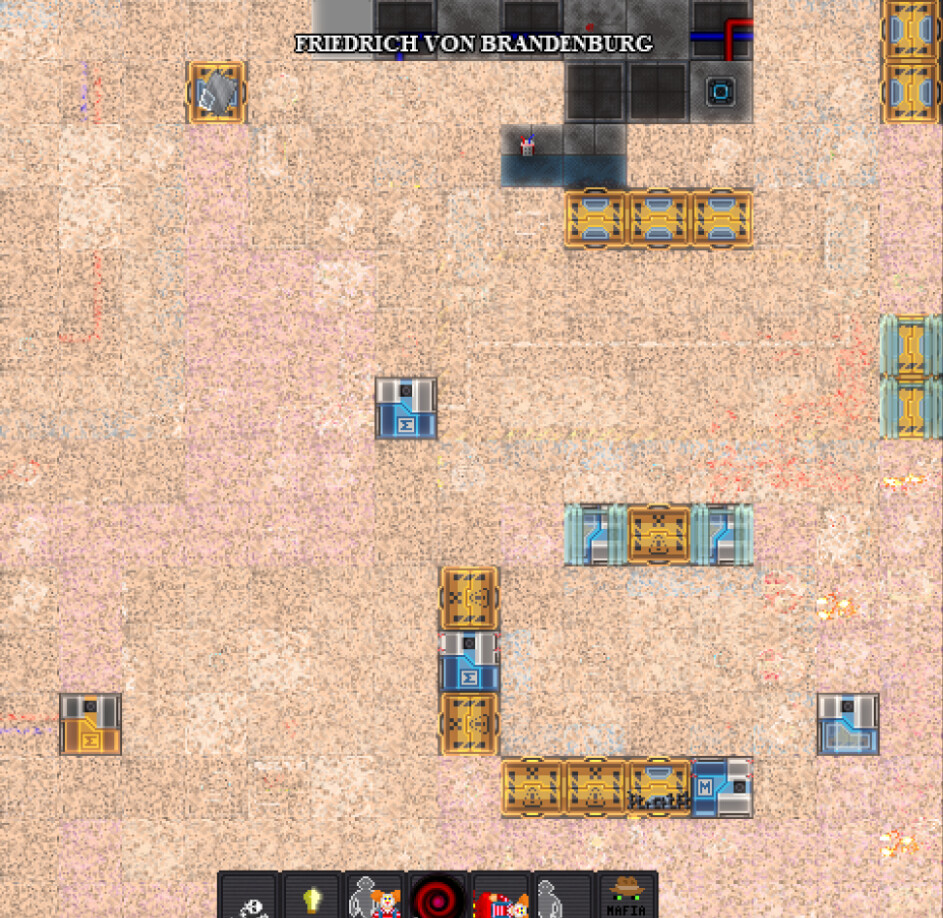Open the Mafia fedora button
This screenshot has height=918, width=943.
click(x=627, y=896)
